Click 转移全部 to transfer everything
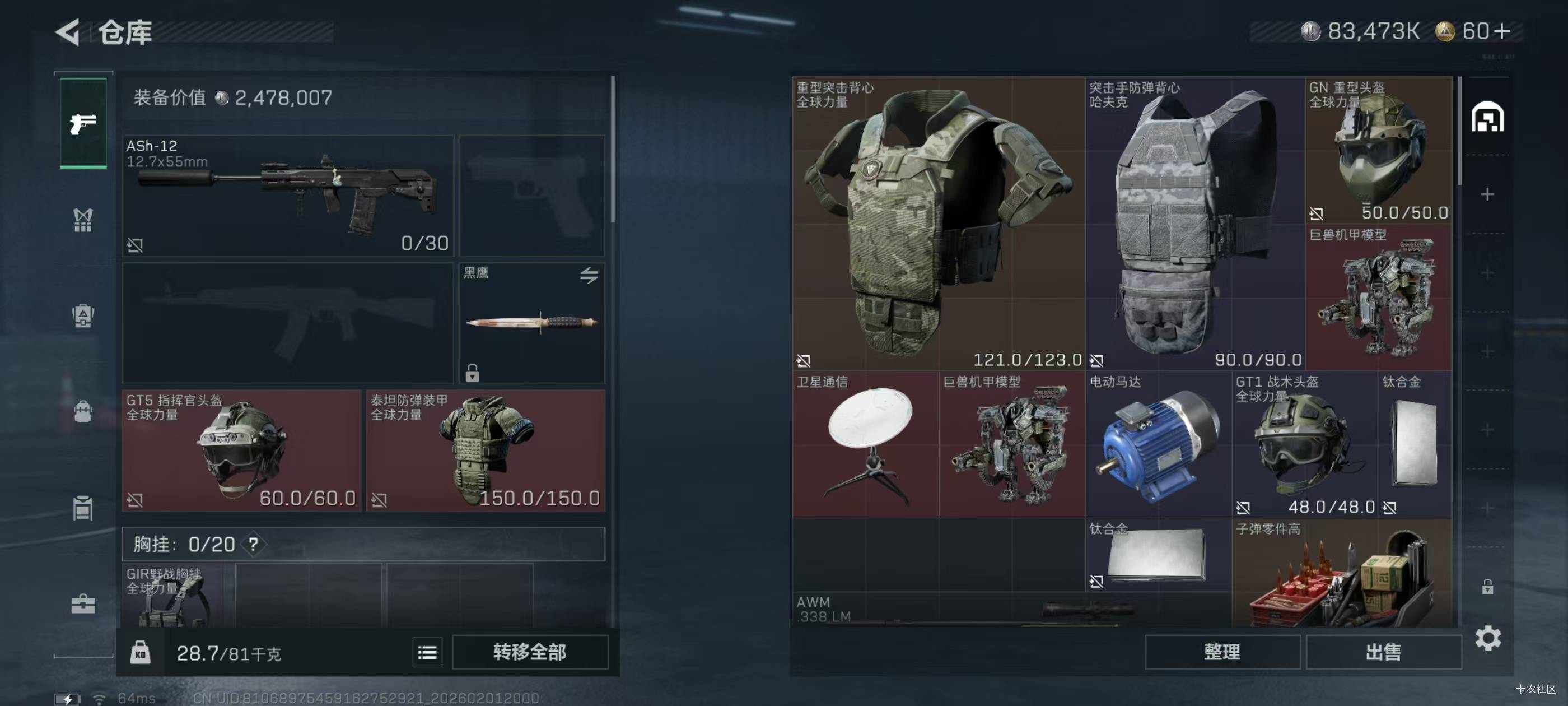This screenshot has height=706, width=1568. 530,652
